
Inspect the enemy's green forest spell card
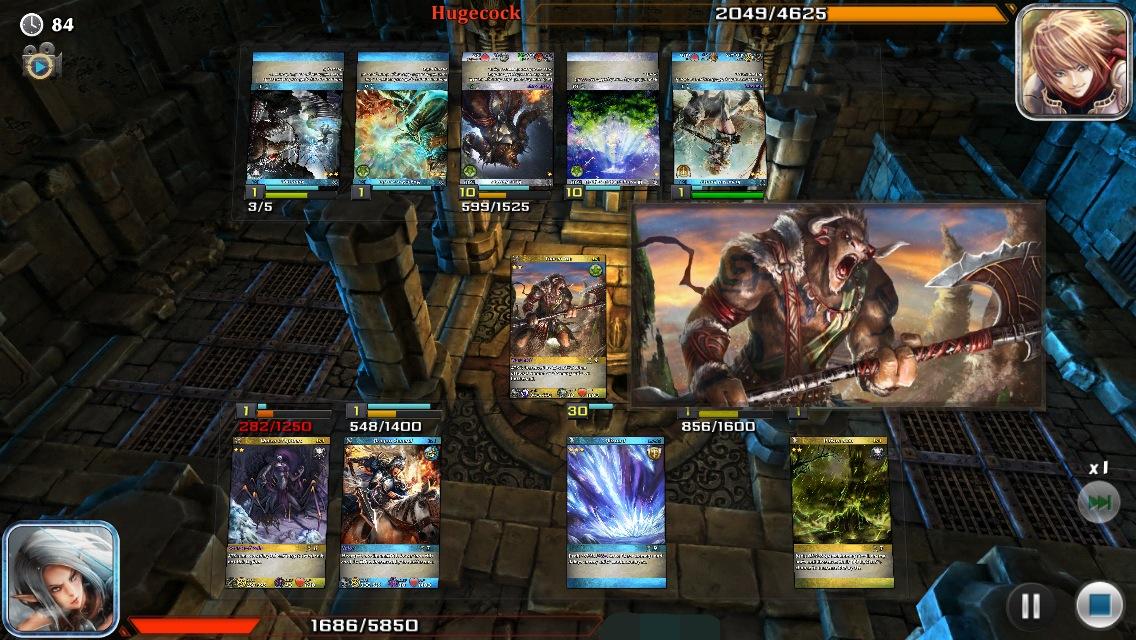point(612,120)
